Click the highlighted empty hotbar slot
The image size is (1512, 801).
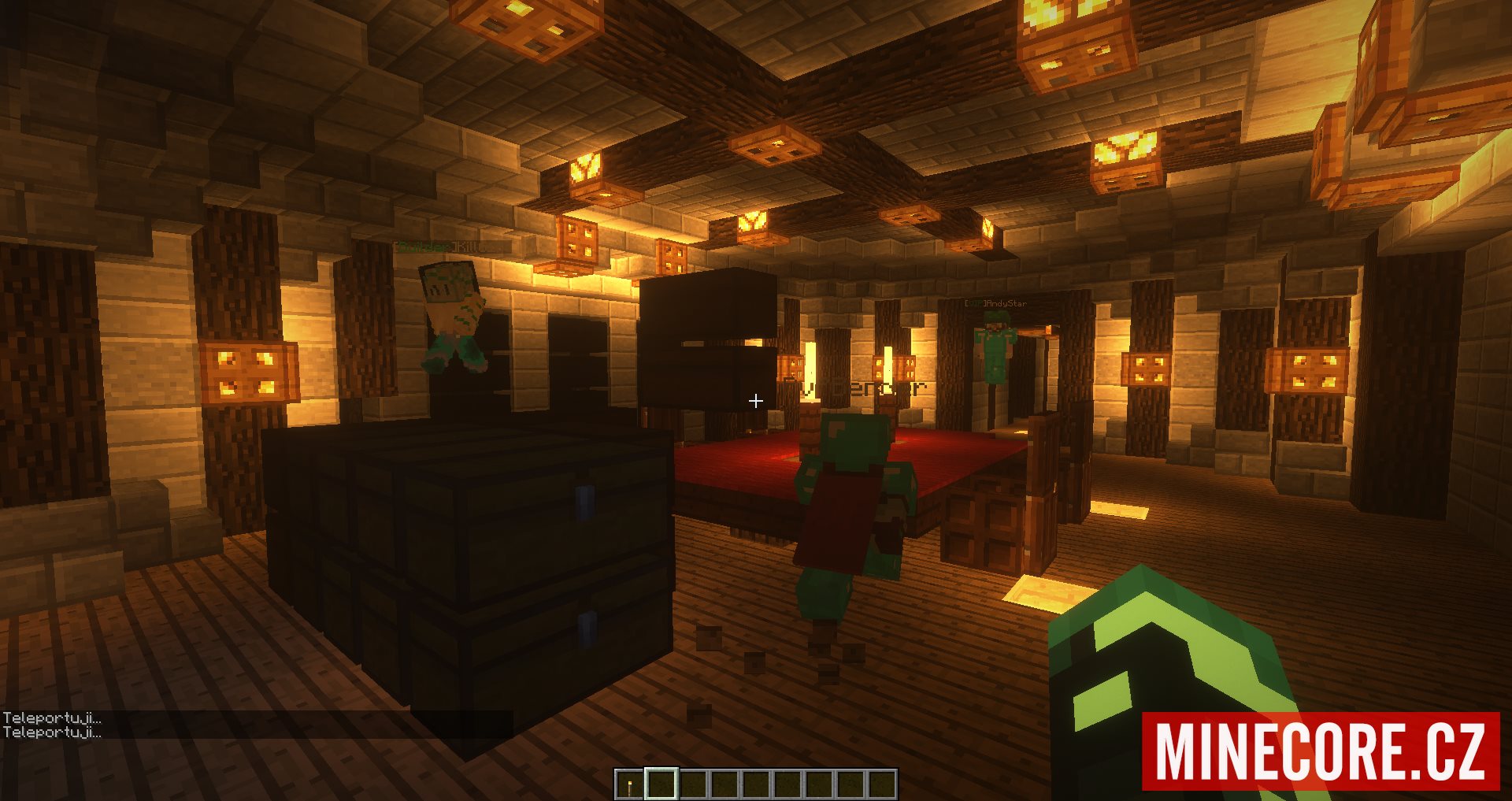[x=661, y=784]
